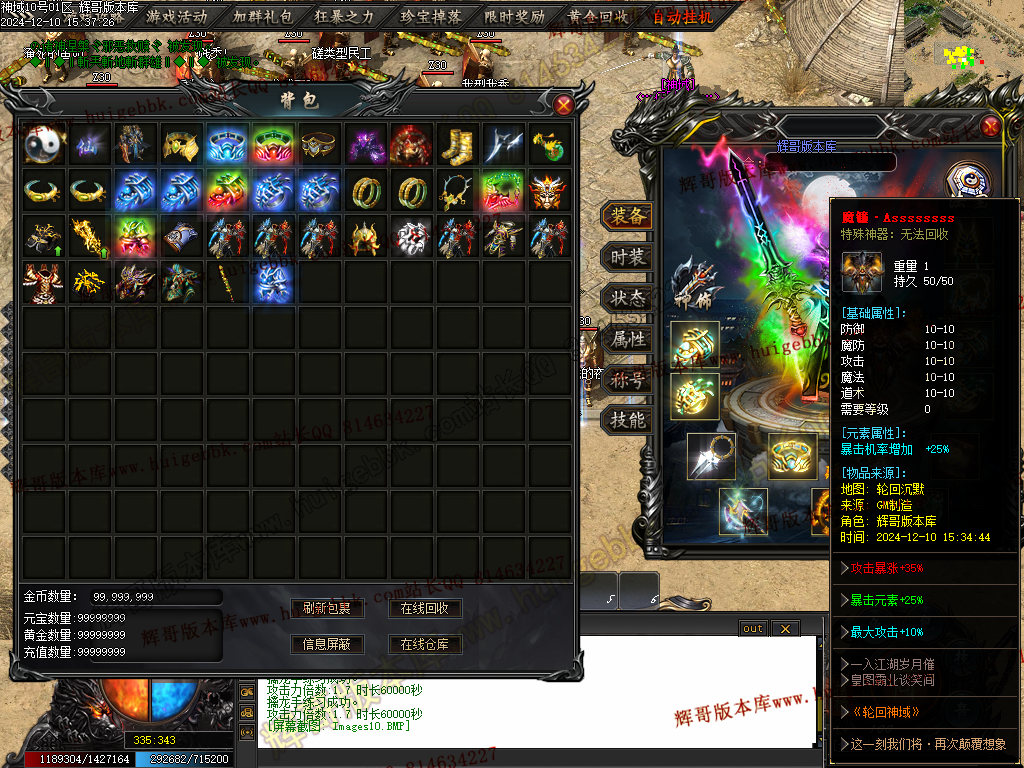Claim the 加群礼包 group gift pack

[x=262, y=16]
